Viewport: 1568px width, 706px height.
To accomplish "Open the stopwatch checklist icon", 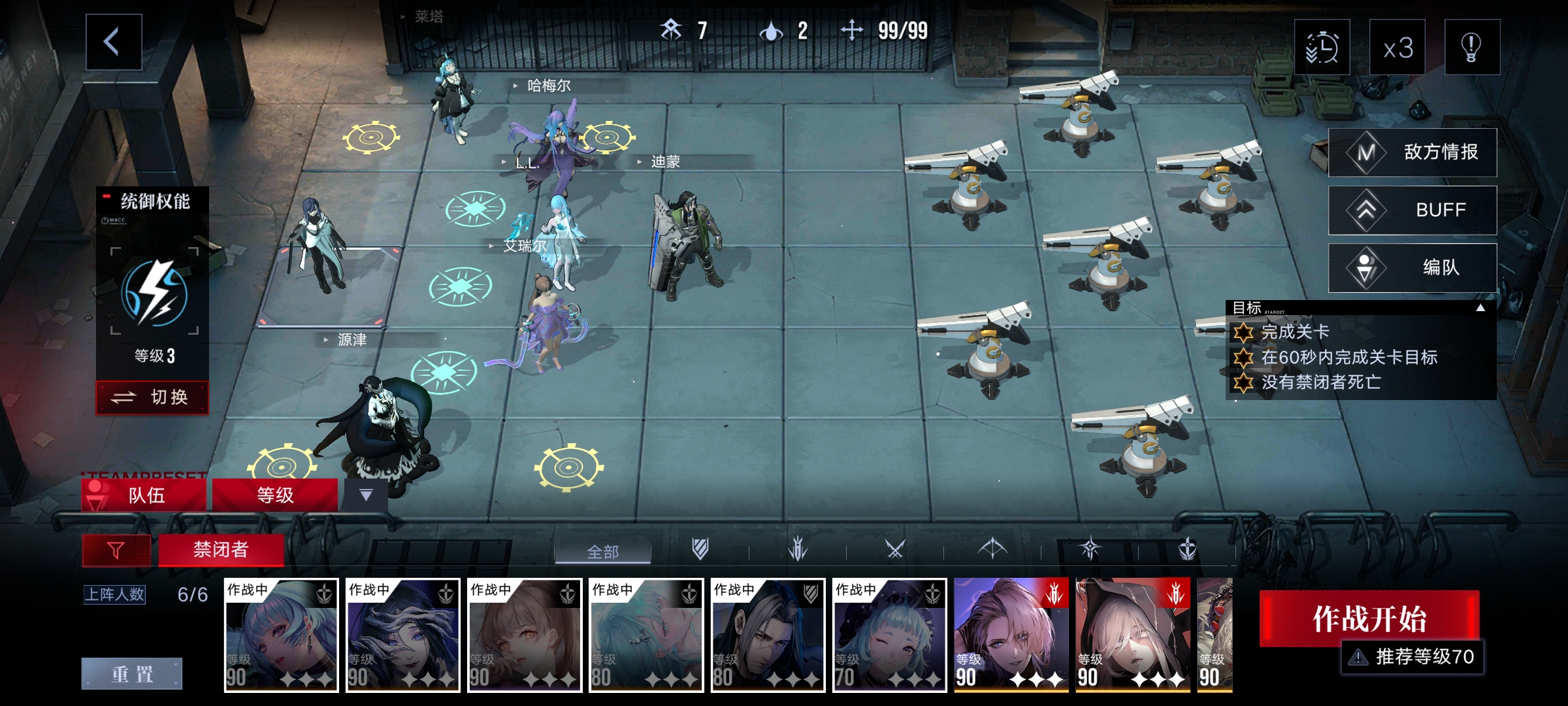I will (1322, 48).
